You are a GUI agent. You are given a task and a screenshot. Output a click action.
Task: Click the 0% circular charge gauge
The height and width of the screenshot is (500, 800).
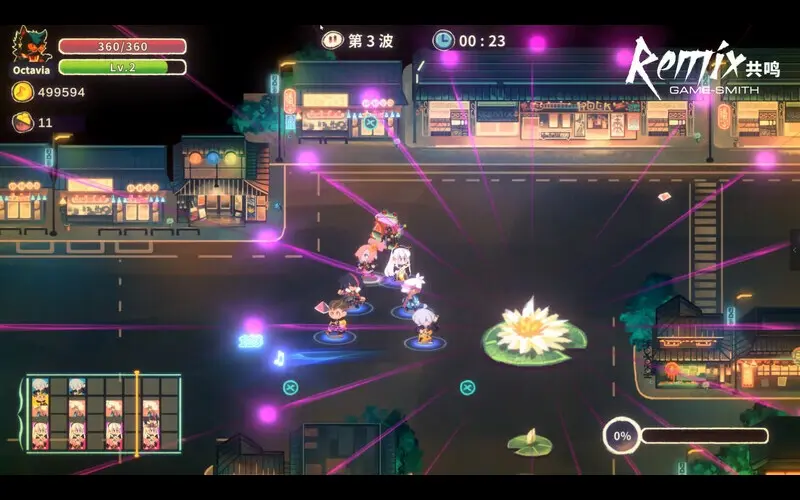(x=622, y=436)
